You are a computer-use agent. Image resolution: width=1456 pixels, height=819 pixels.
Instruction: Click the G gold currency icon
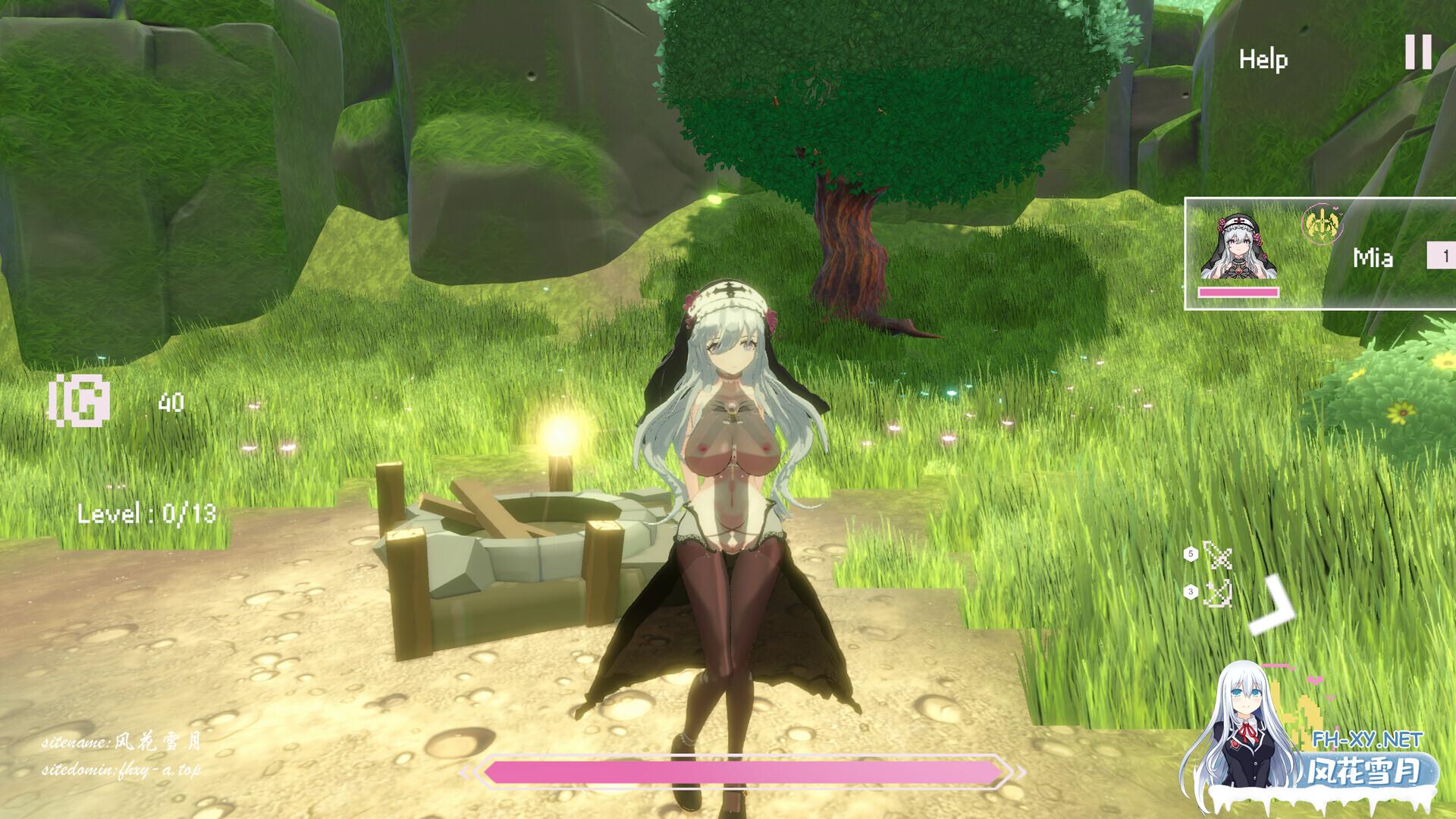click(80, 400)
